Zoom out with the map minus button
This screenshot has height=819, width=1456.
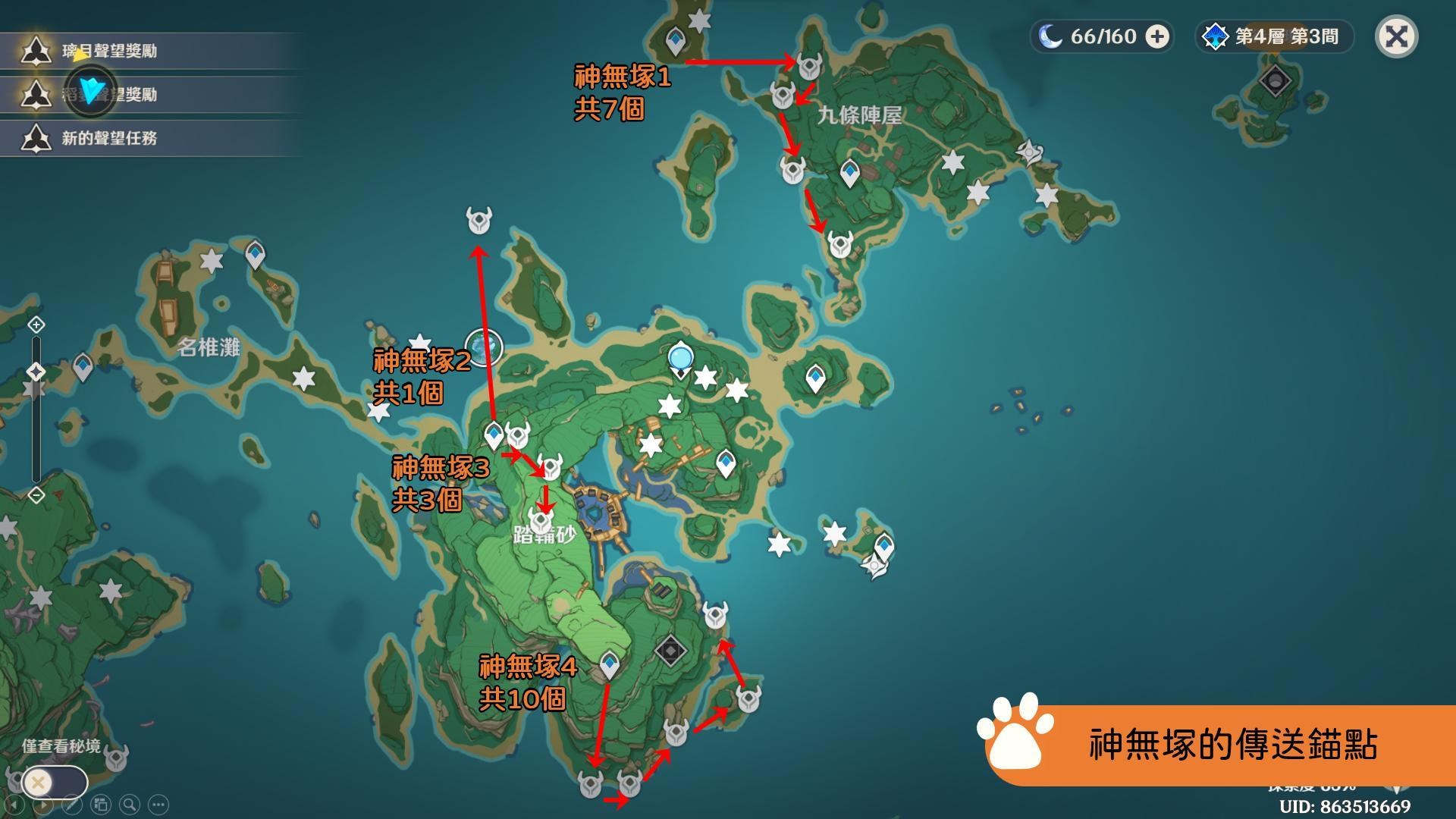click(36, 495)
